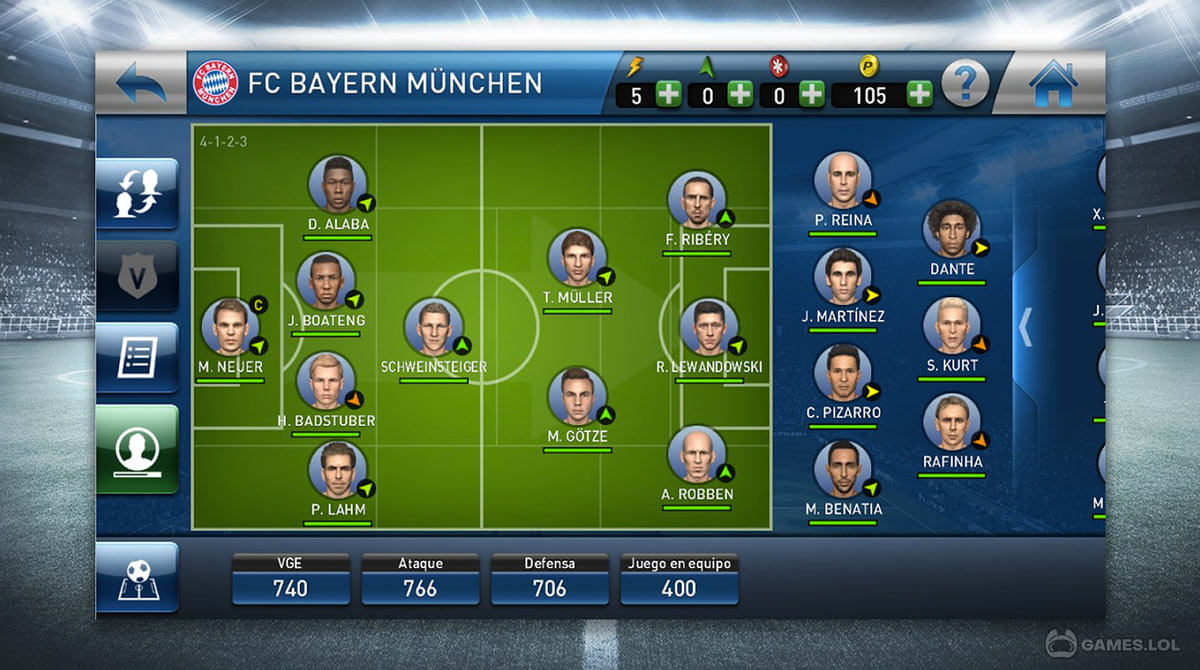
Task: Open the formation pitch button
Action: [137, 577]
